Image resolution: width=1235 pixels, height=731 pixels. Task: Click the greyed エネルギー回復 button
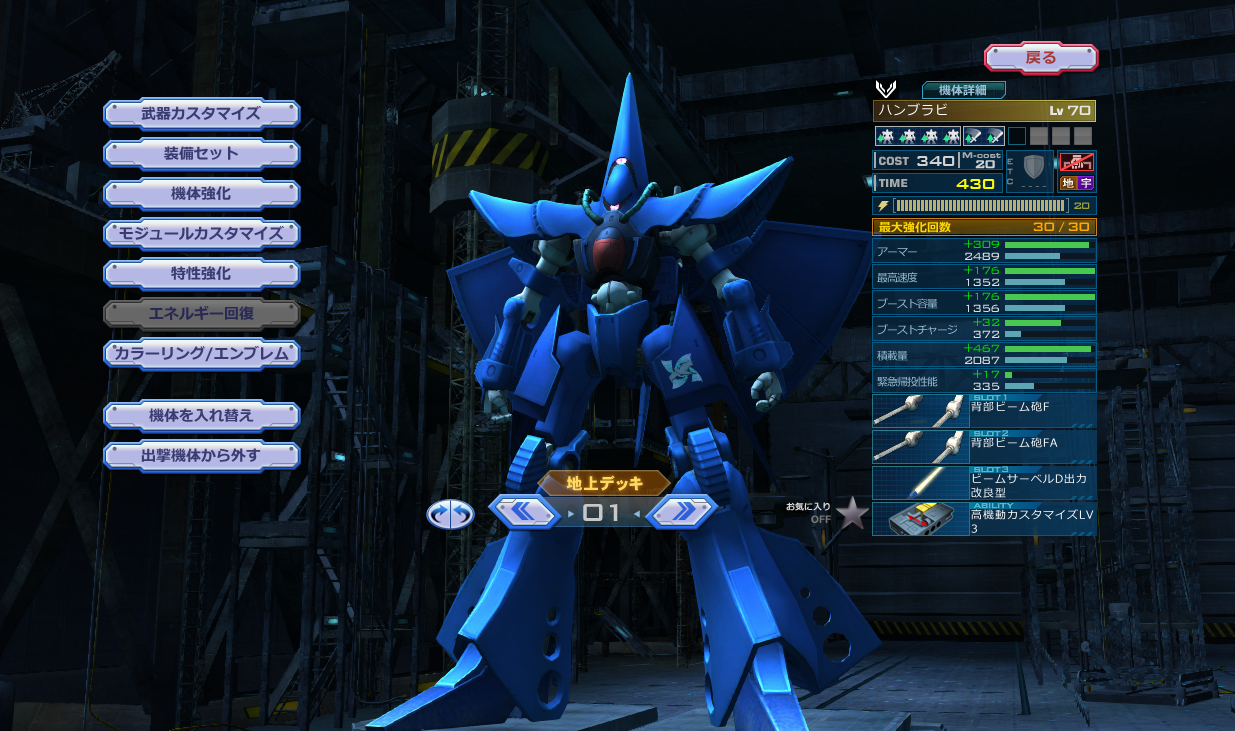tap(201, 313)
